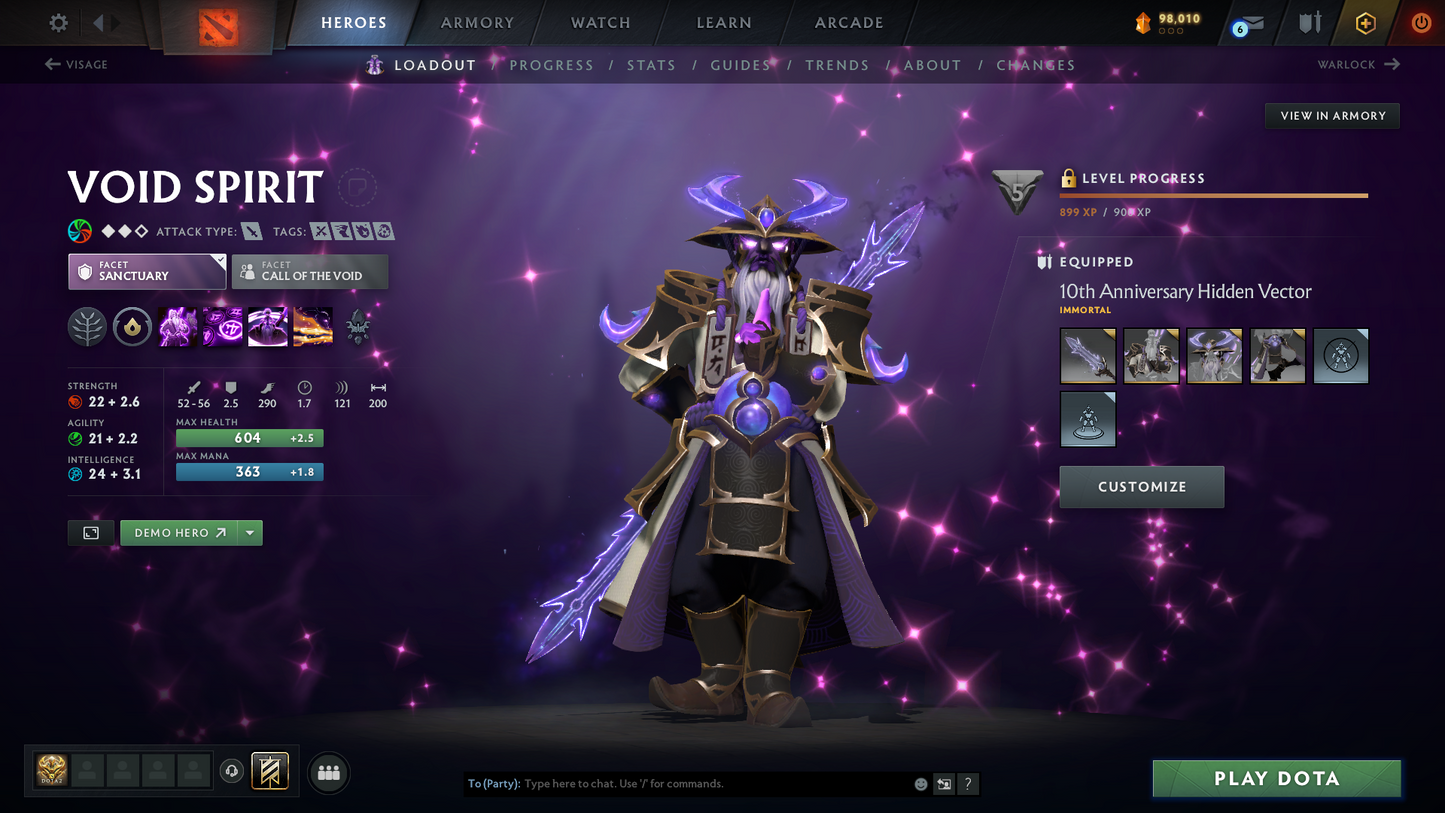Select the Call of the Void facet
Viewport: 1445px width, 813px height.
tap(309, 271)
